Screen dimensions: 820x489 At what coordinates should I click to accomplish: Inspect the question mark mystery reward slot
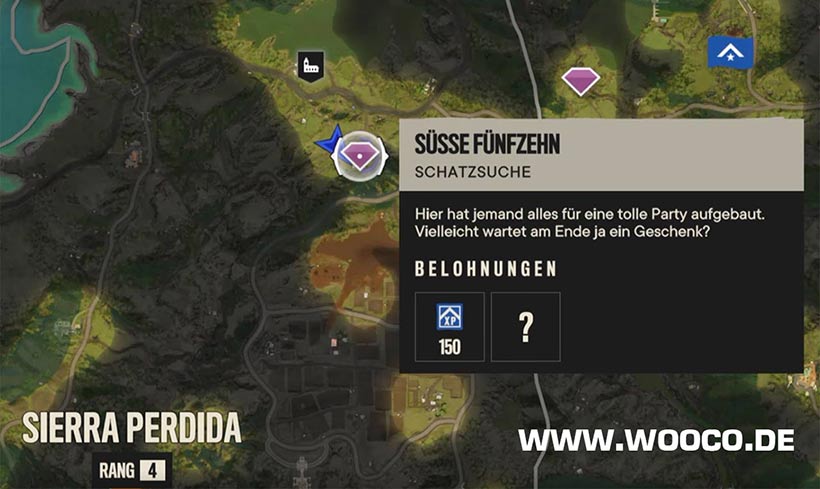(526, 327)
